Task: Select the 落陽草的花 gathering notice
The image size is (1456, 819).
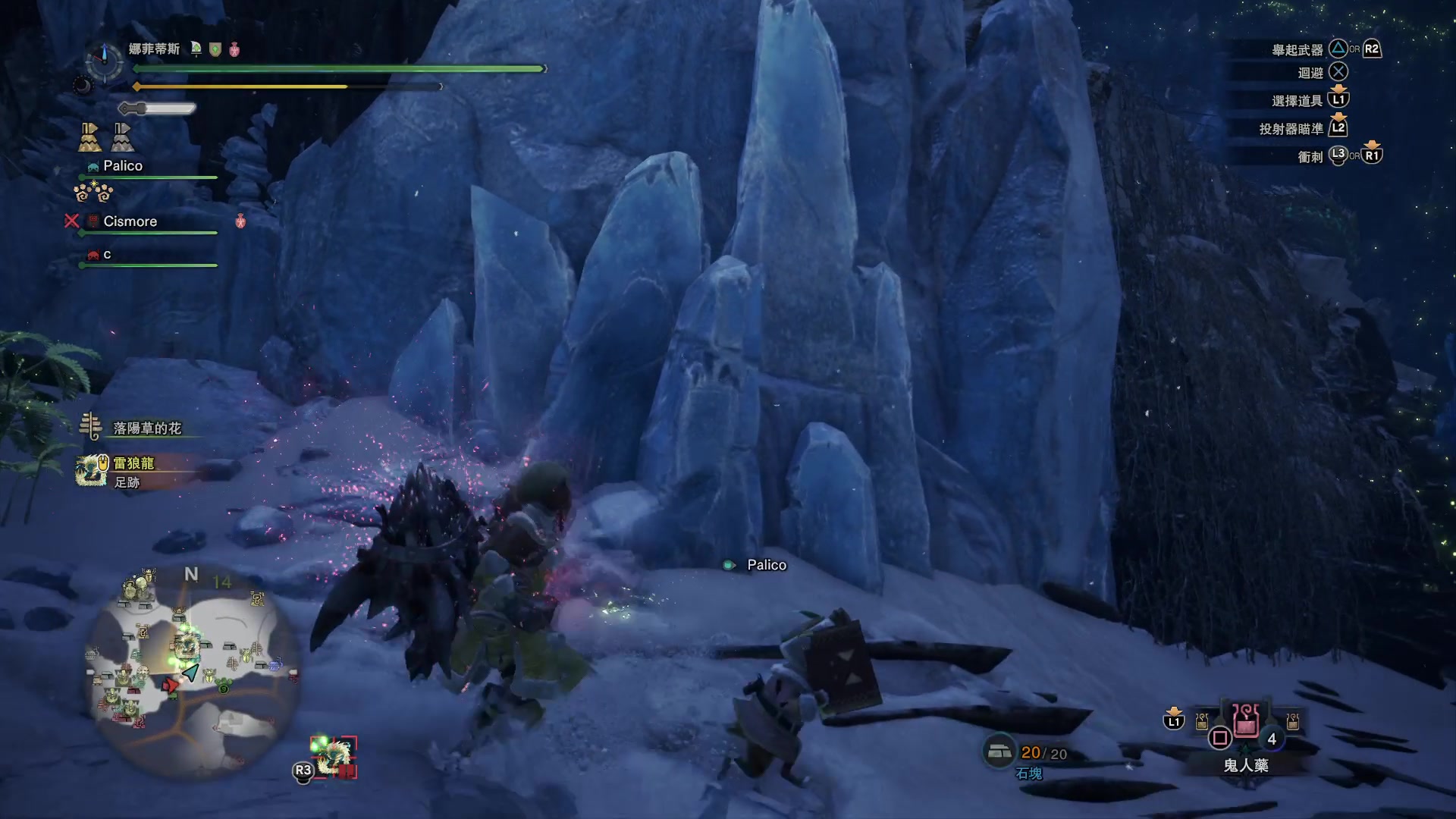Action: [146, 428]
